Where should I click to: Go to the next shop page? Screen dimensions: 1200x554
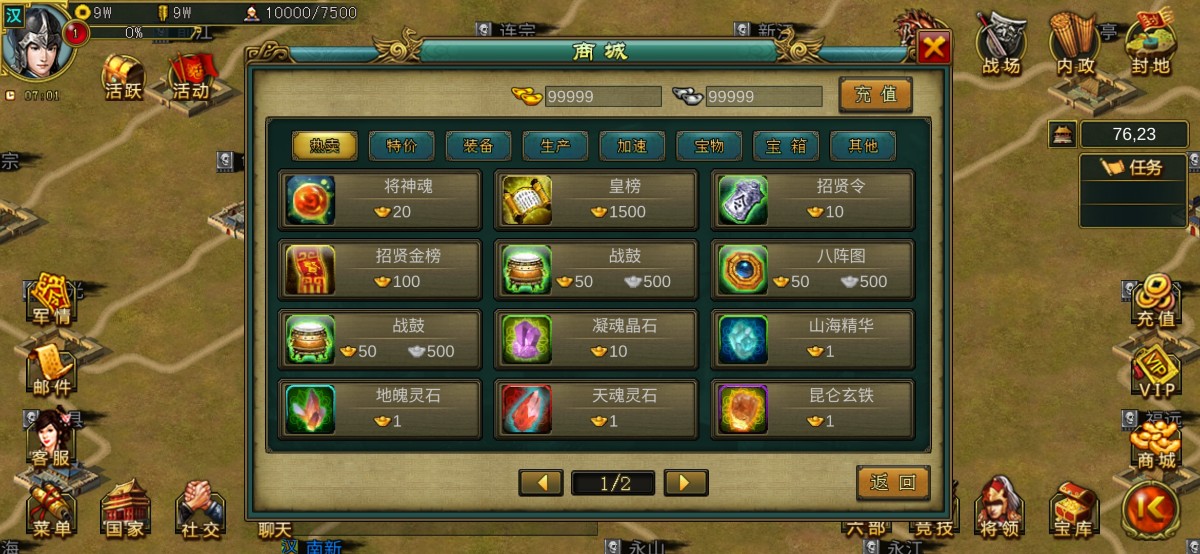pos(686,483)
